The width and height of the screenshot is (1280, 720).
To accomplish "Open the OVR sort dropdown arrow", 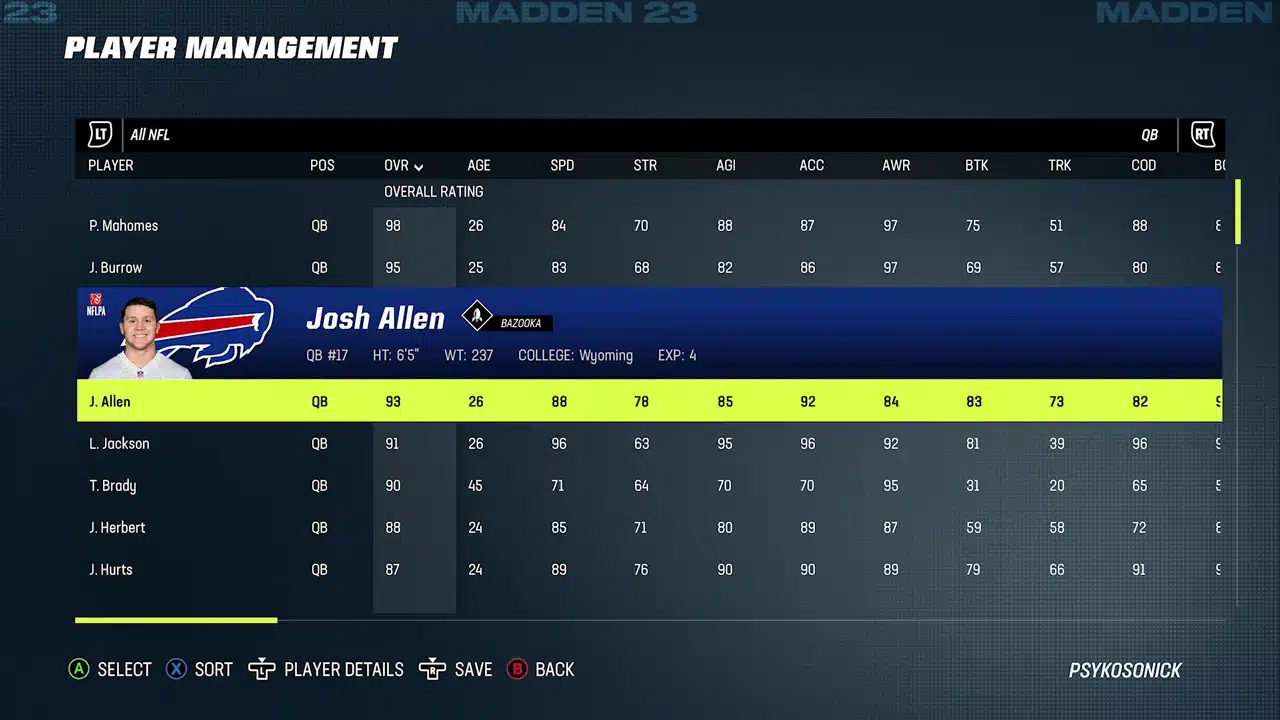I will point(418,166).
